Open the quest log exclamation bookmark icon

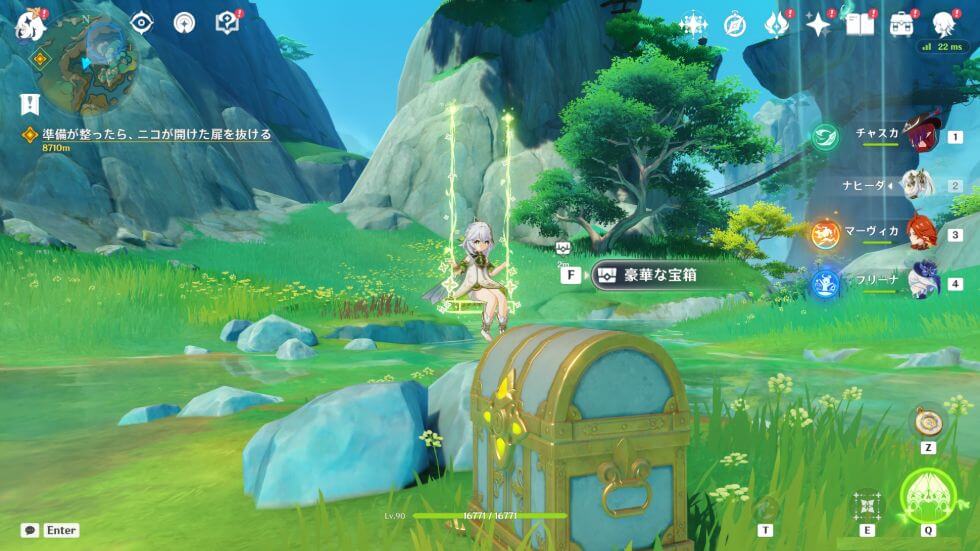coord(30,103)
